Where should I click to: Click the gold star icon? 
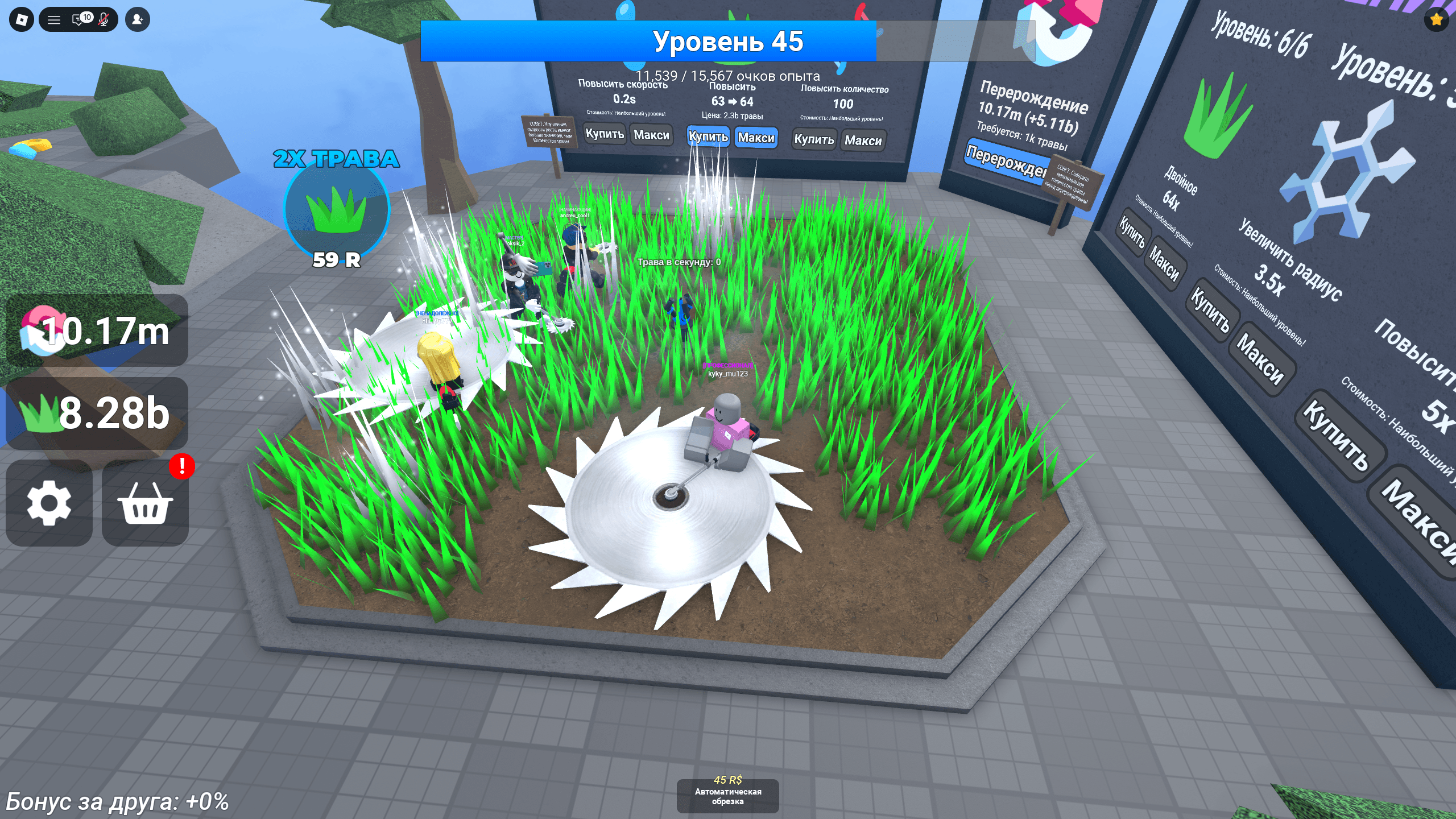coord(1437,20)
